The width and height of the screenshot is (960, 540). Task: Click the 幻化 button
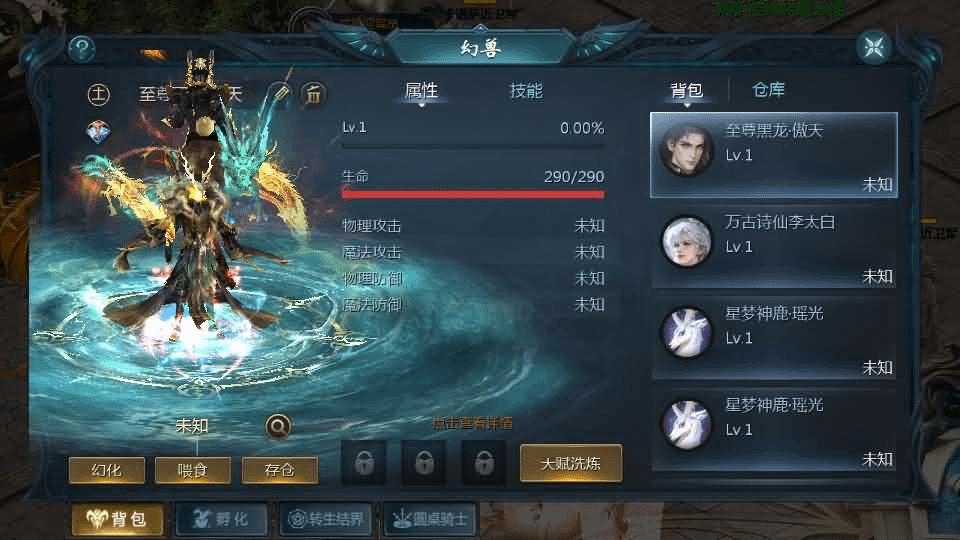tap(105, 470)
